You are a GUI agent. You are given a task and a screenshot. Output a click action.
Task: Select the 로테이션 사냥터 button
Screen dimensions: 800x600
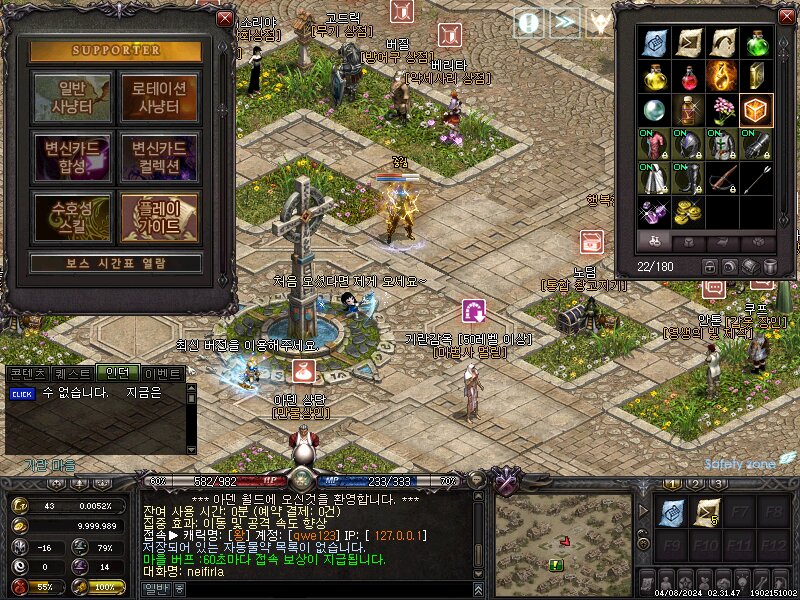coord(160,97)
